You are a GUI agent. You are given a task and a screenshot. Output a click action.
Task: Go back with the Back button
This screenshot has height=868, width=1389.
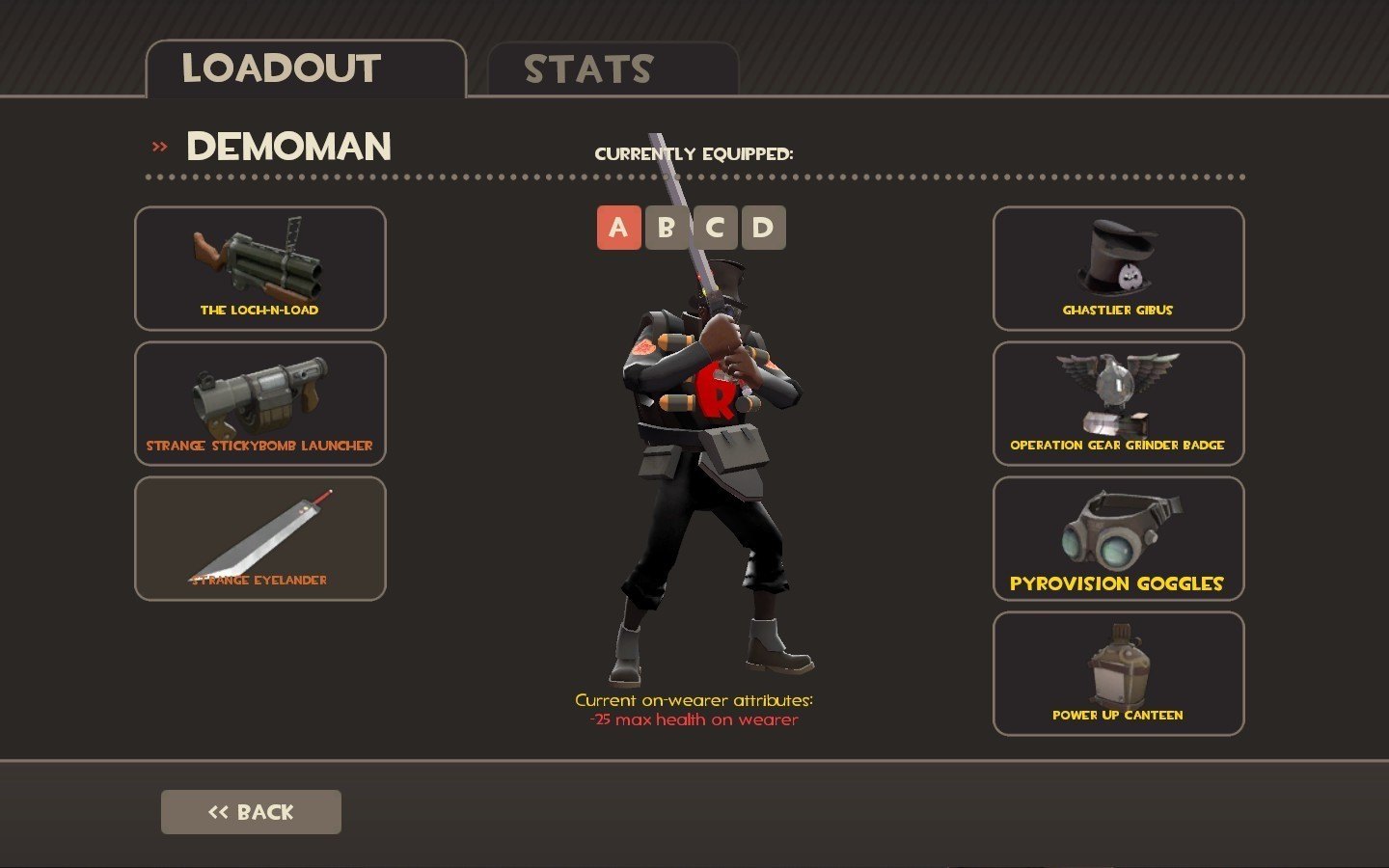point(251,812)
